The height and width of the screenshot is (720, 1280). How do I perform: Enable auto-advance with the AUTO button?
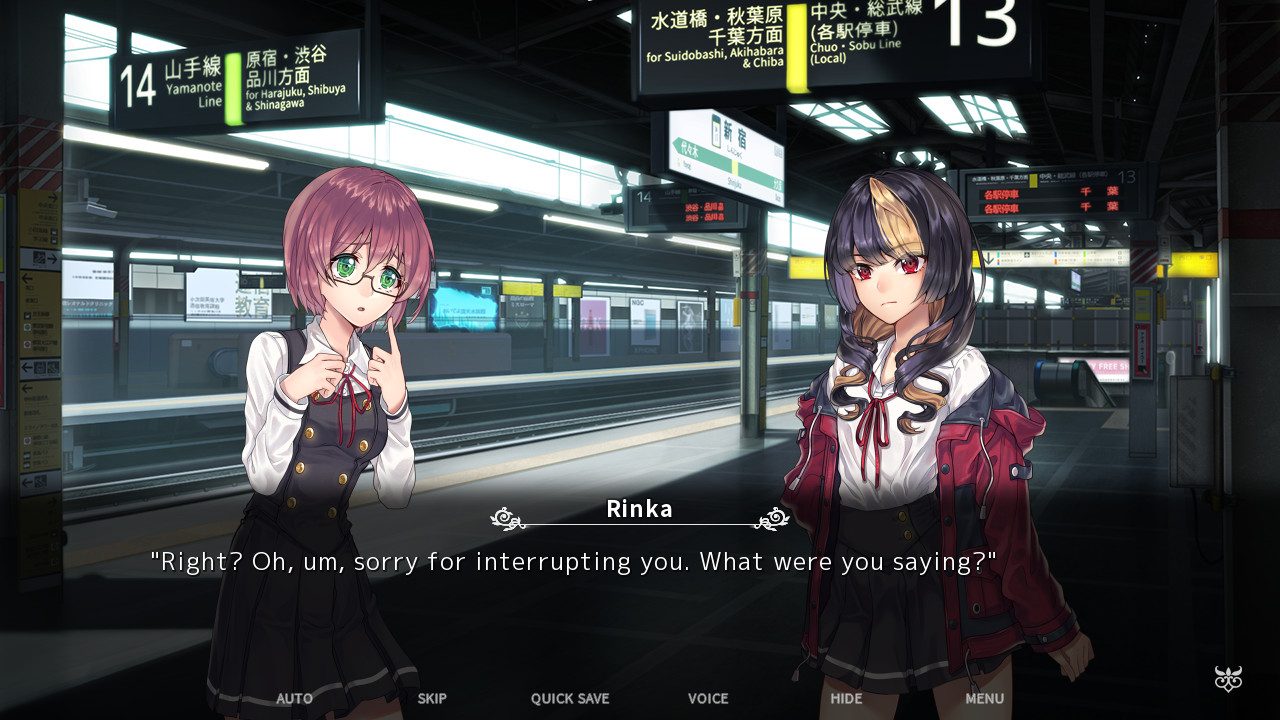[293, 699]
